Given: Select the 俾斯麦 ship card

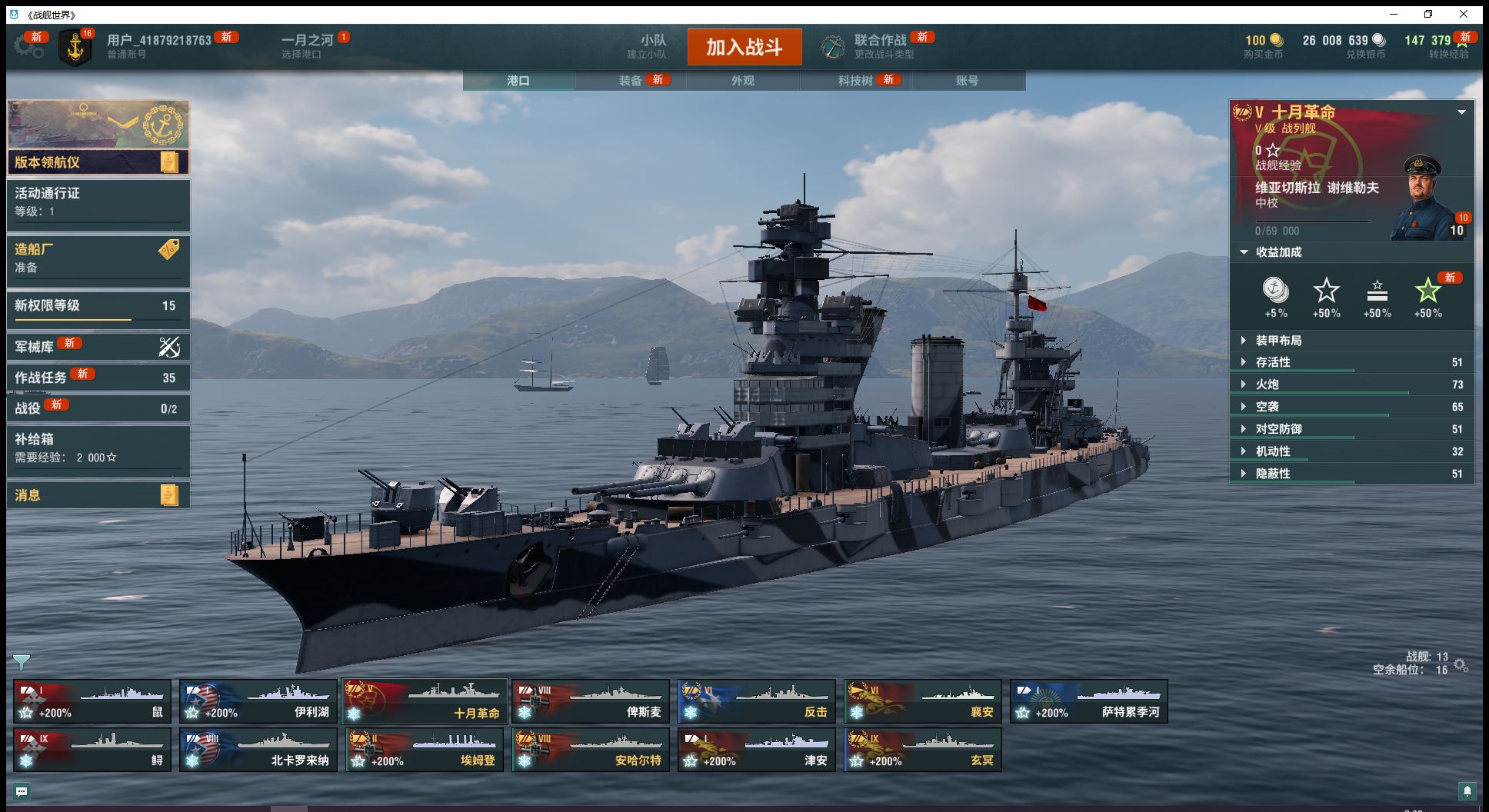Looking at the screenshot, I should [x=591, y=701].
